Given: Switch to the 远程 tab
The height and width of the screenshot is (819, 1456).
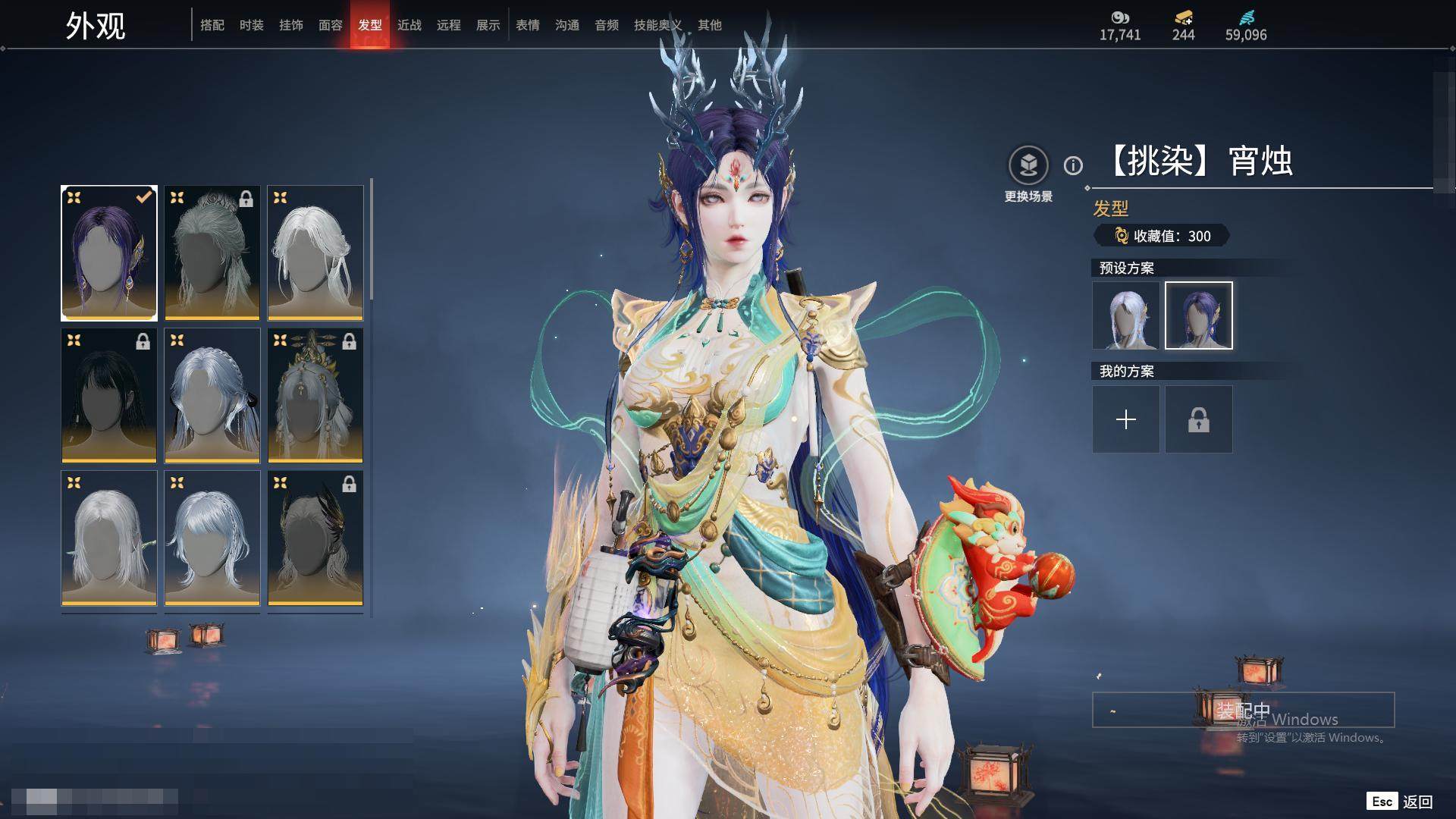Looking at the screenshot, I should tap(449, 25).
